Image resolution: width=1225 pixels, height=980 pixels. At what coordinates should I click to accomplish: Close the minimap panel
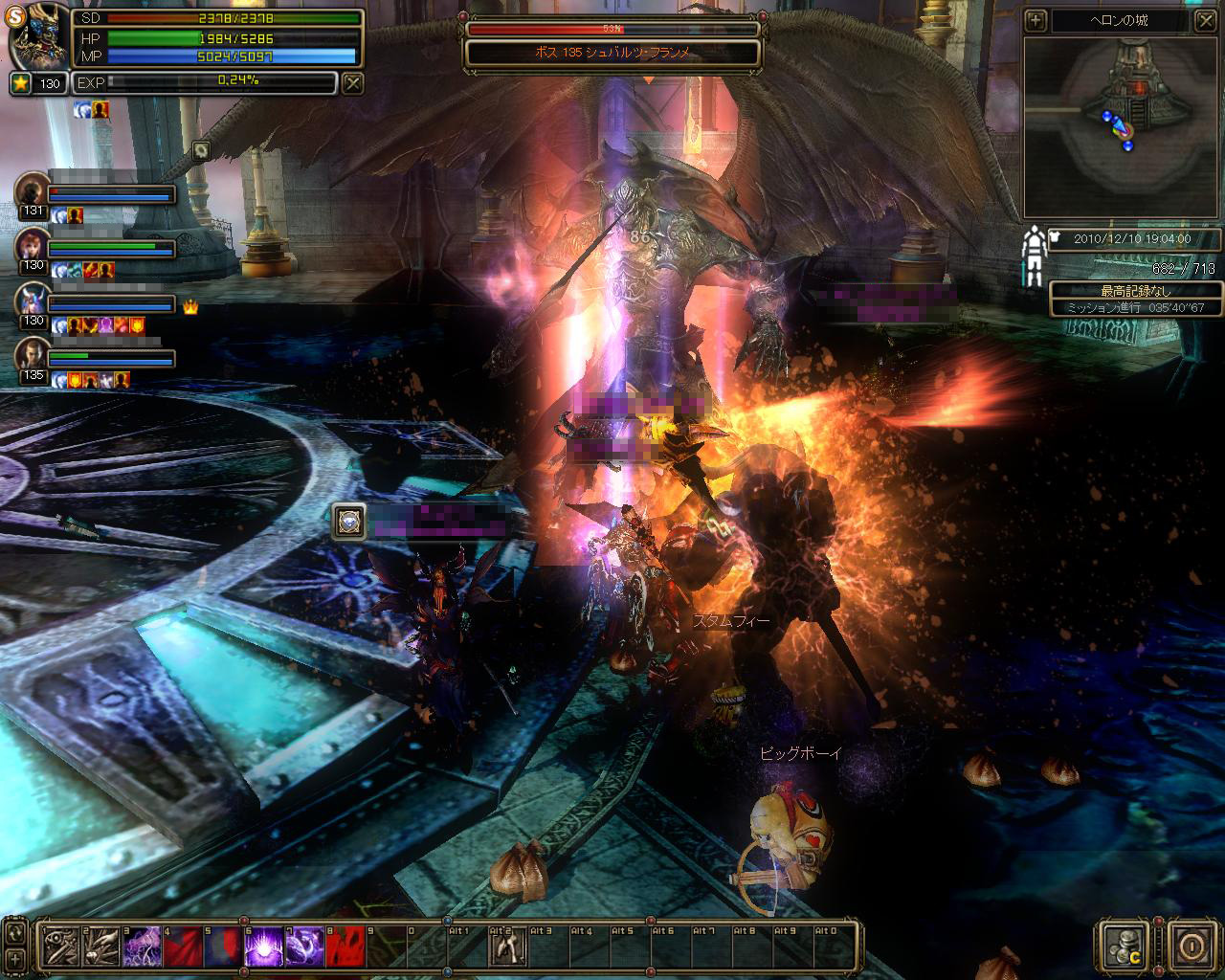[1205, 20]
